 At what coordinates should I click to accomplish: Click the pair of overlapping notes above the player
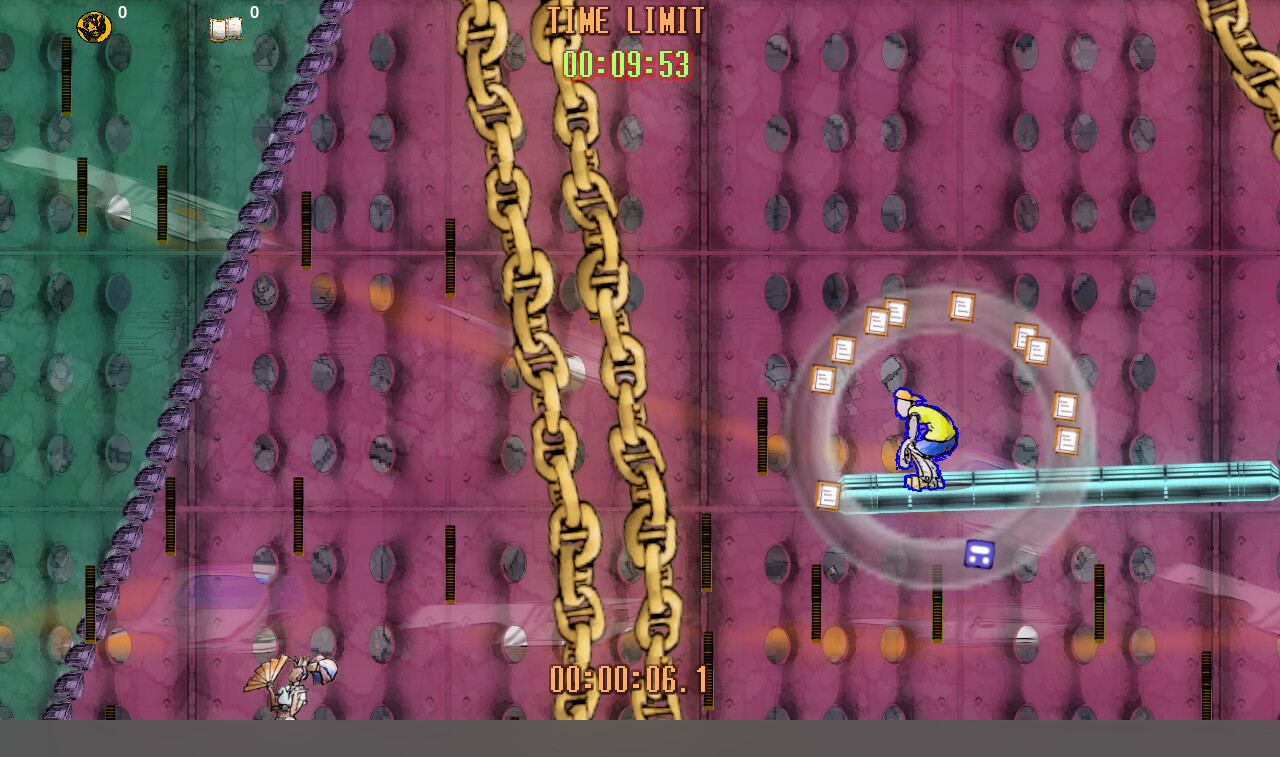pos(885,315)
